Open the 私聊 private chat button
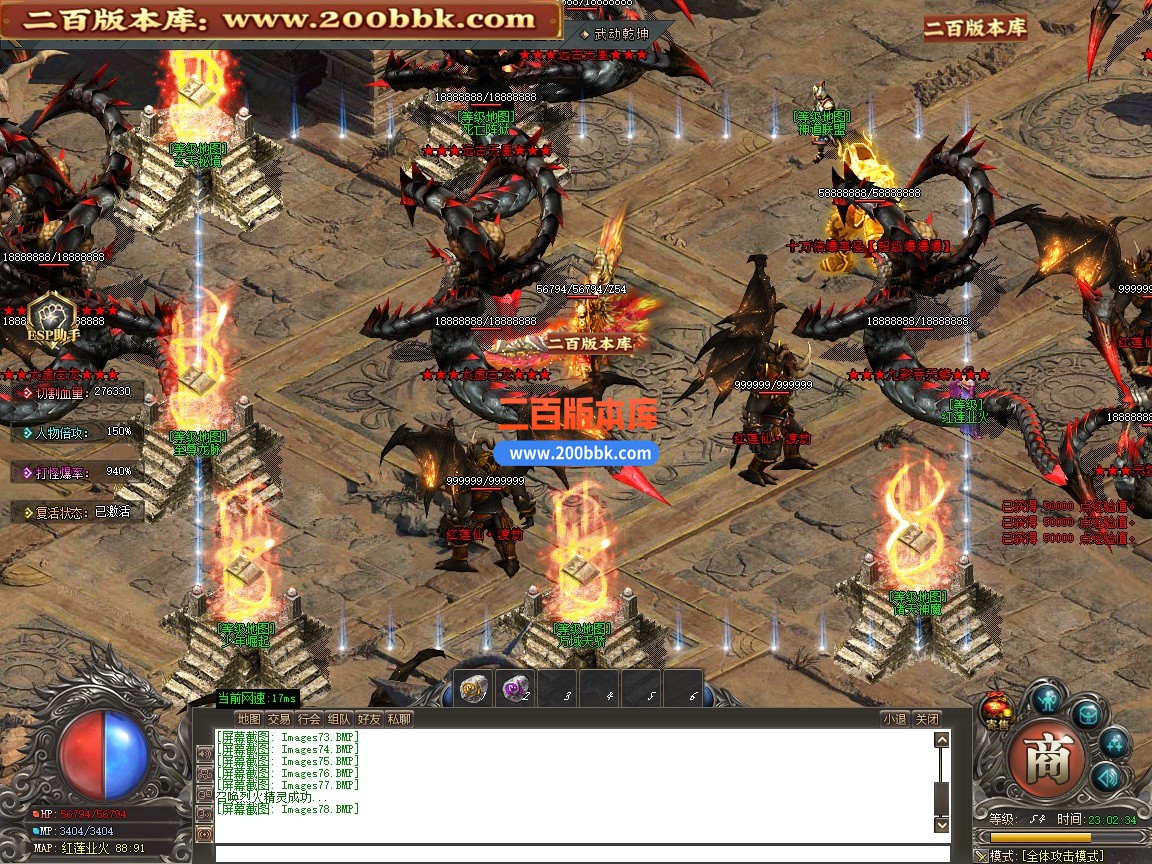The height and width of the screenshot is (864, 1152). [x=399, y=718]
